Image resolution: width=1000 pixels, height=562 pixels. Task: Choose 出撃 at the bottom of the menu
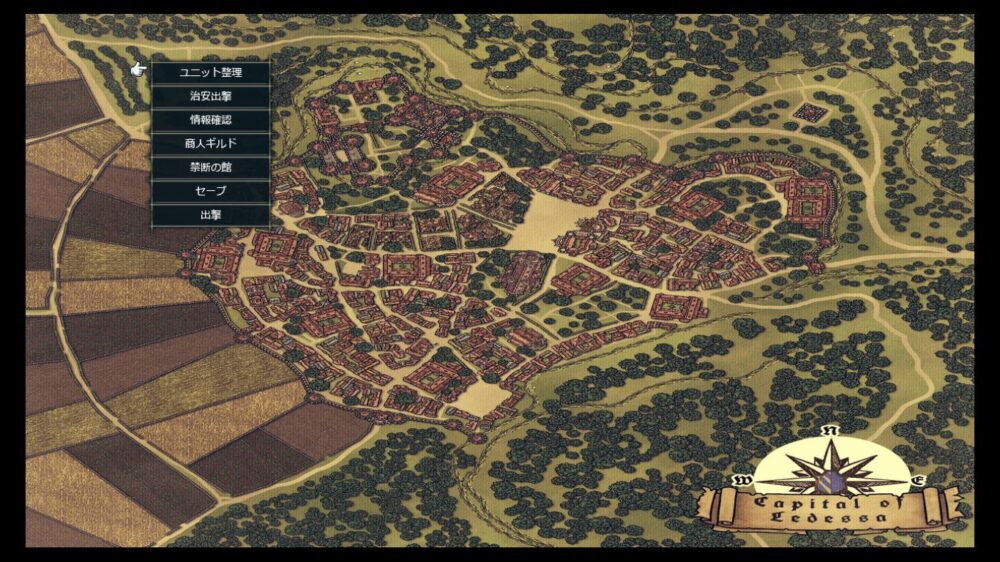click(x=210, y=215)
